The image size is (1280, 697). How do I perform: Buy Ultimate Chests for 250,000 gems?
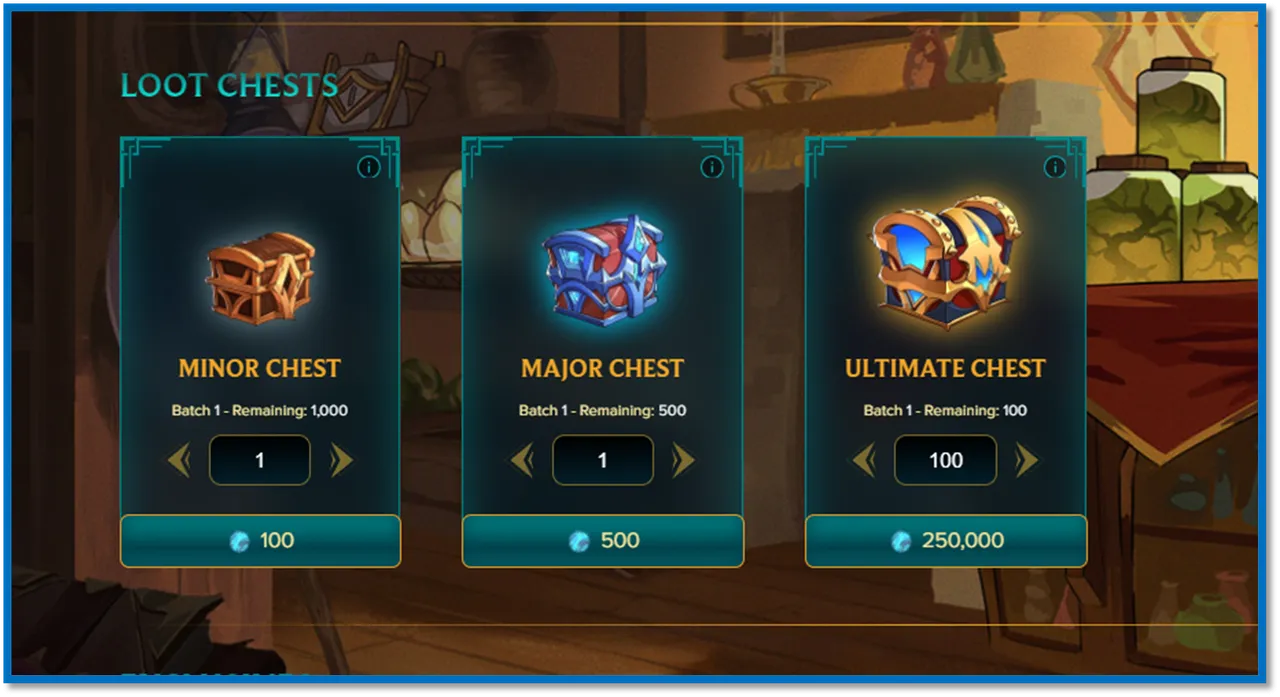point(945,541)
